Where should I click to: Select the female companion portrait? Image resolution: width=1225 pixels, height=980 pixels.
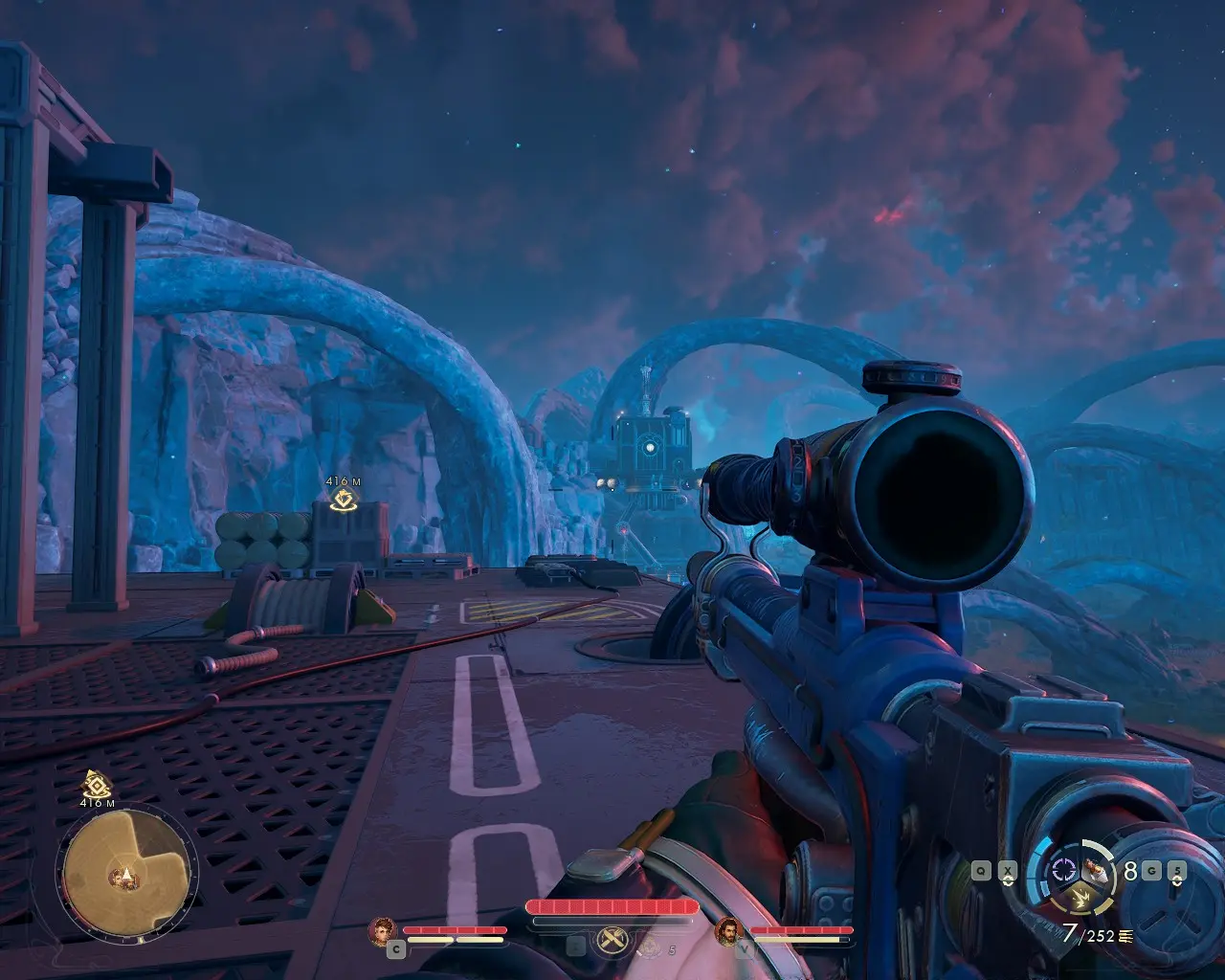tap(383, 930)
